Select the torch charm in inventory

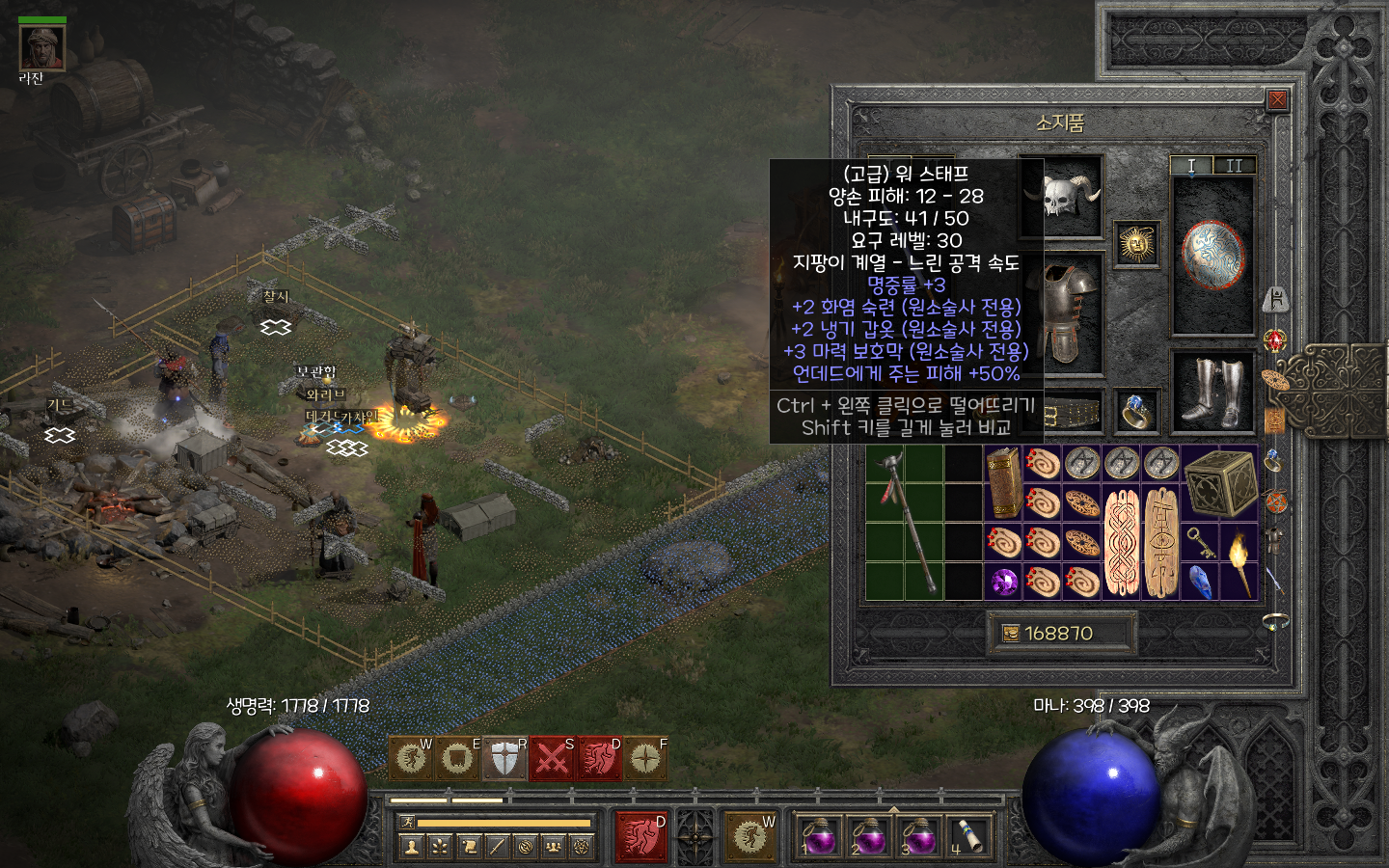pos(1239,561)
